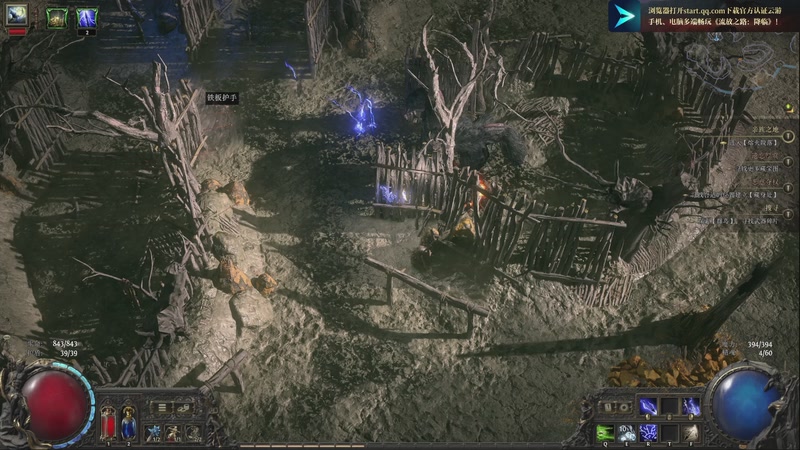Image resolution: width=800 pixels, height=450 pixels.
Task: Click the character portrait at top left
Action: click(x=17, y=16)
